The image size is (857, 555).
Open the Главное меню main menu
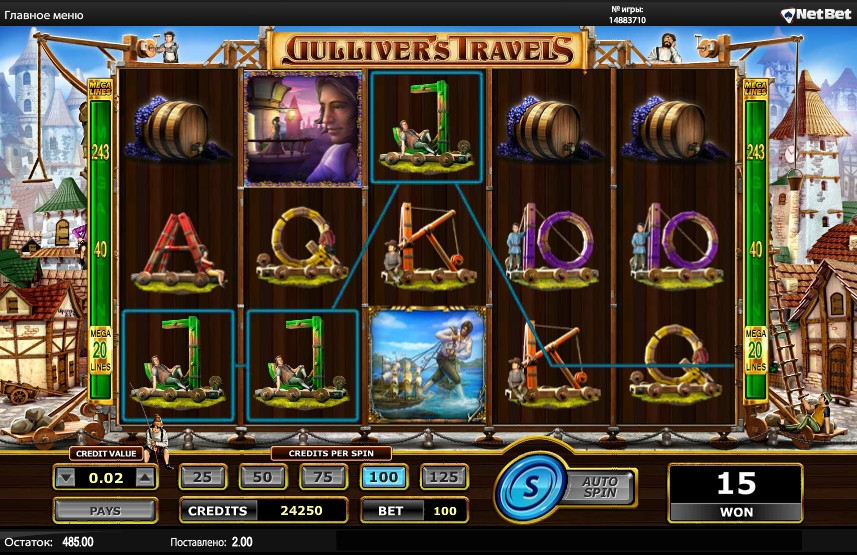click(41, 15)
